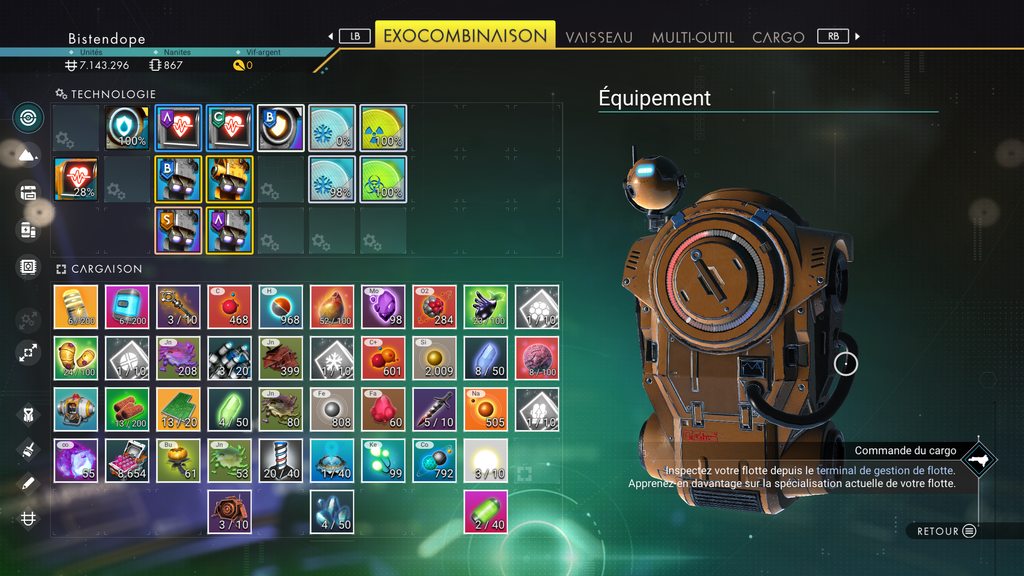Choose the Oxygen stack of 284
The height and width of the screenshot is (576, 1024).
pyautogui.click(x=434, y=307)
